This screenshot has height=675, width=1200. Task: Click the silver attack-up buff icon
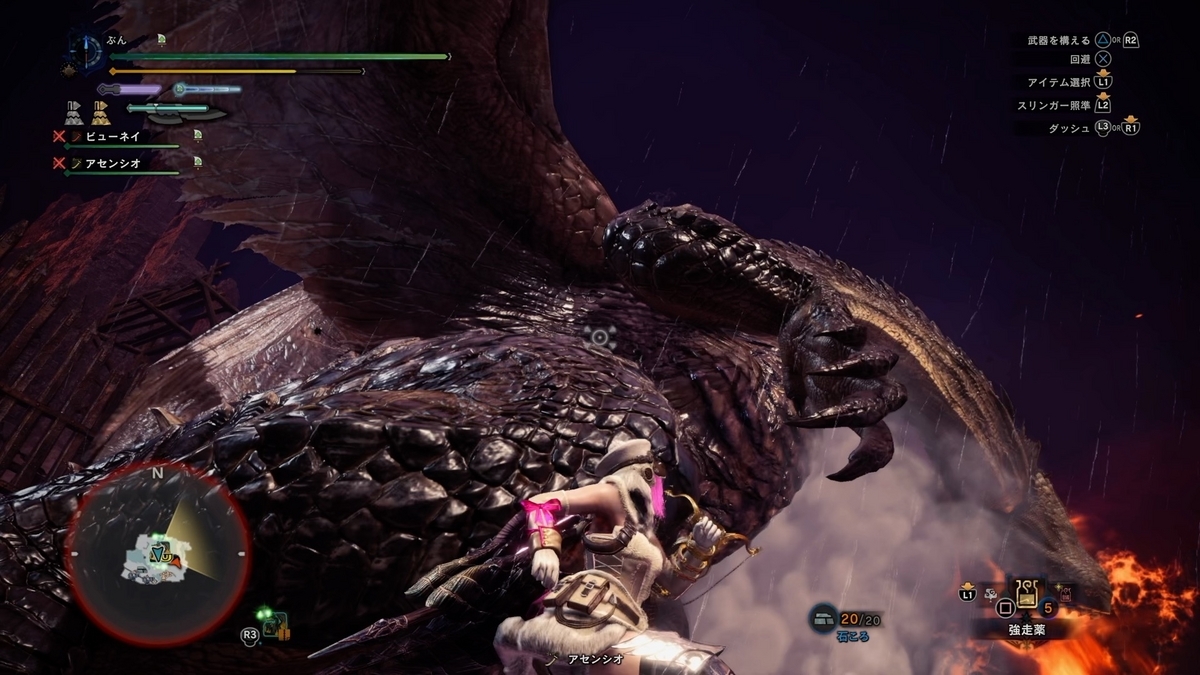tap(73, 111)
